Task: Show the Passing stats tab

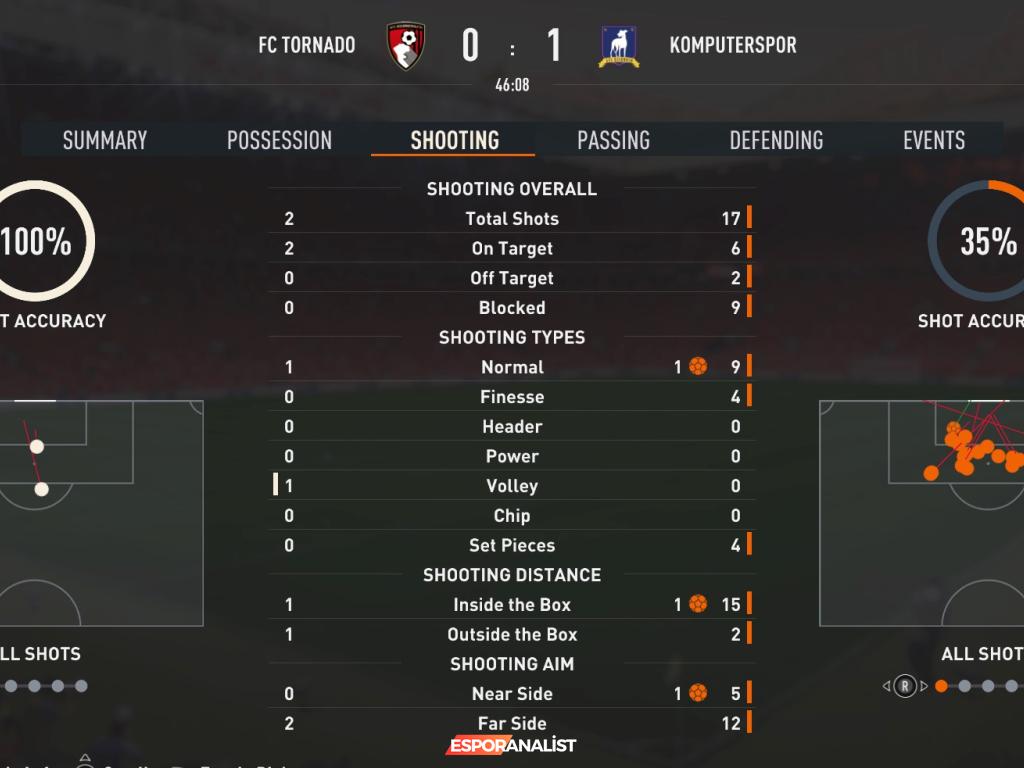Action: point(613,140)
